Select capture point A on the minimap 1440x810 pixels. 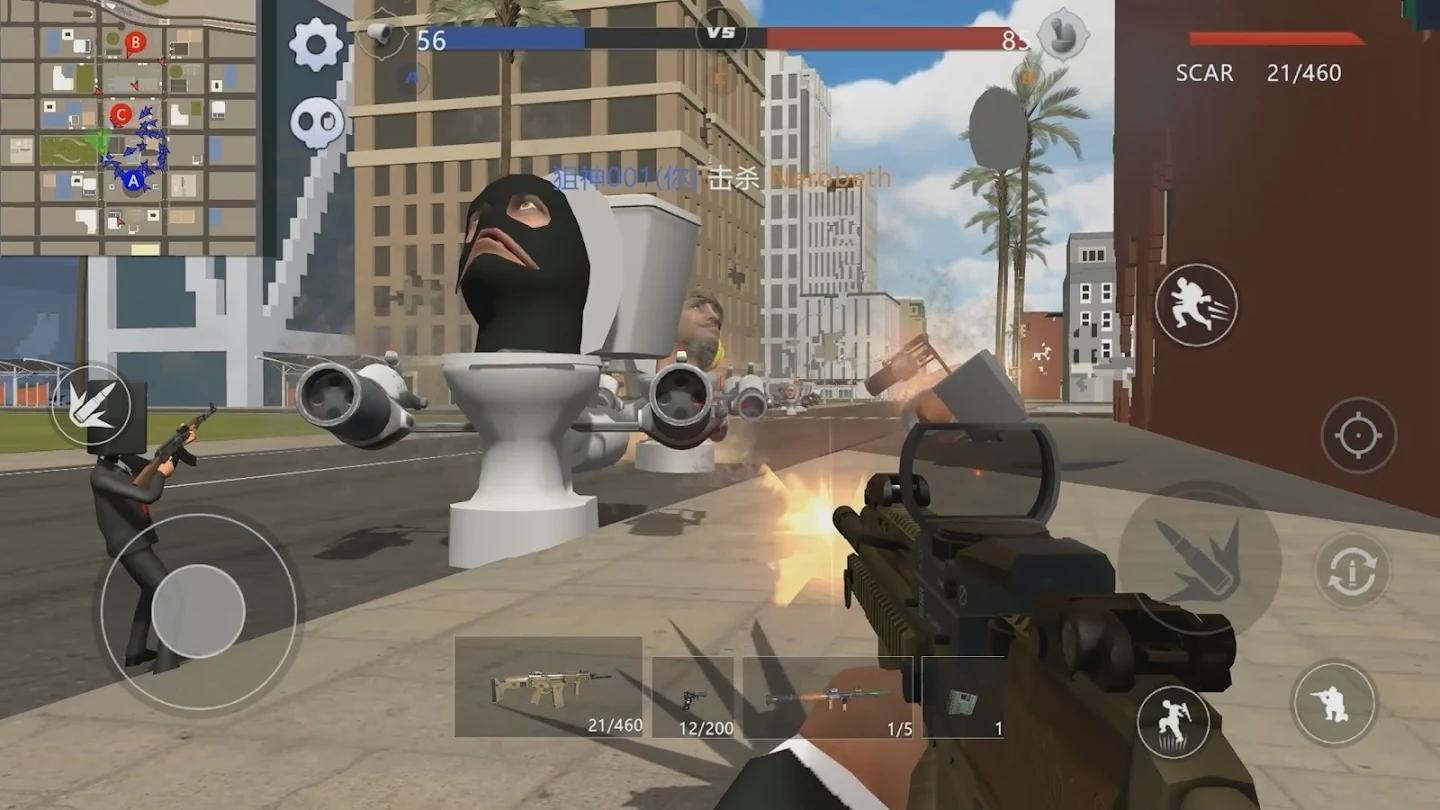click(133, 181)
